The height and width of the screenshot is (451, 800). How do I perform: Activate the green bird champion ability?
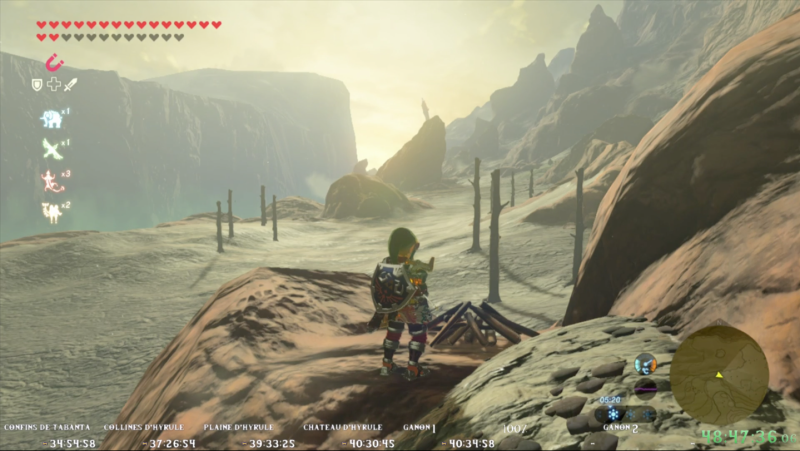point(50,149)
